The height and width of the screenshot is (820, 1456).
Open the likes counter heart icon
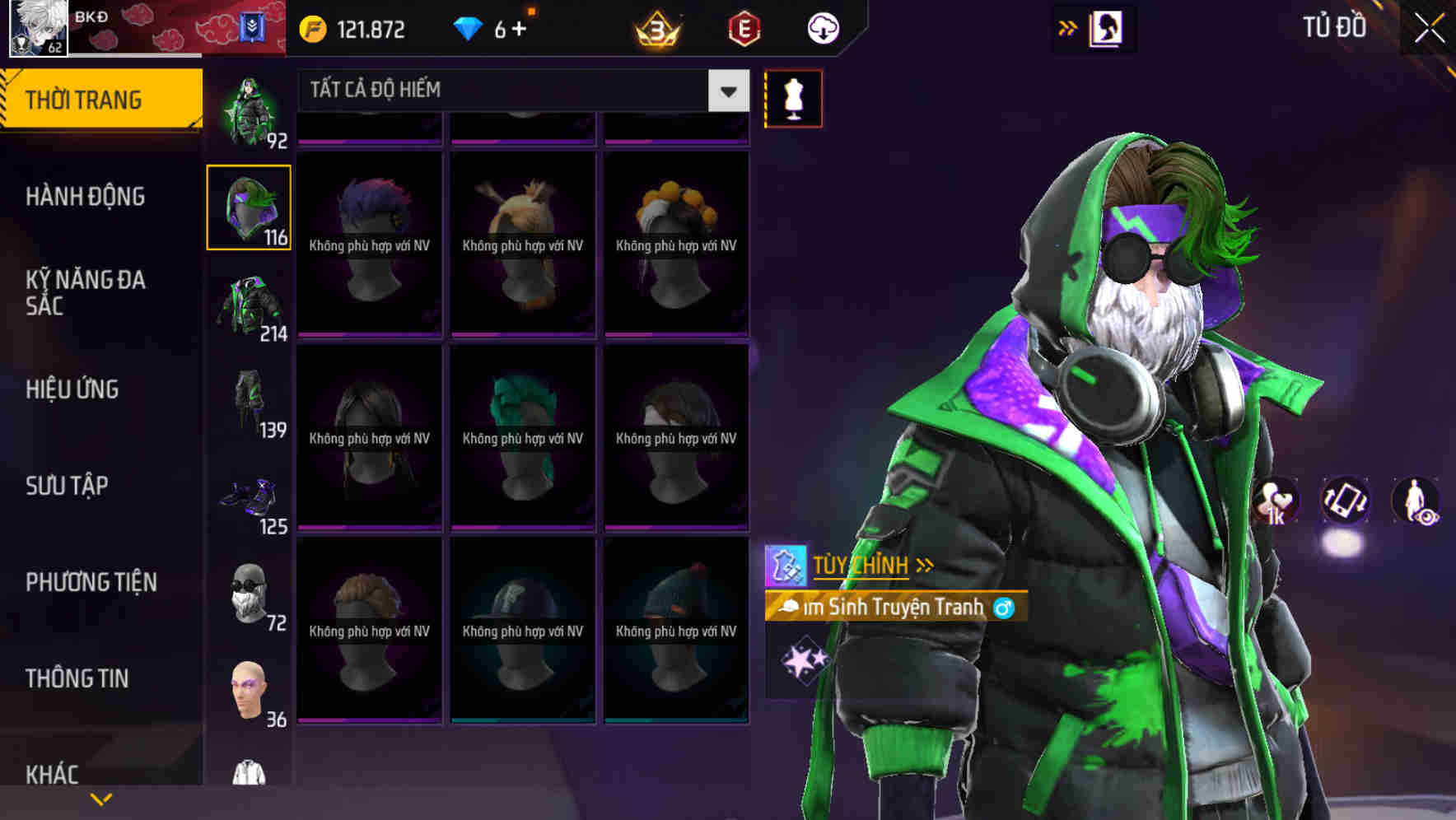[x=1275, y=501]
